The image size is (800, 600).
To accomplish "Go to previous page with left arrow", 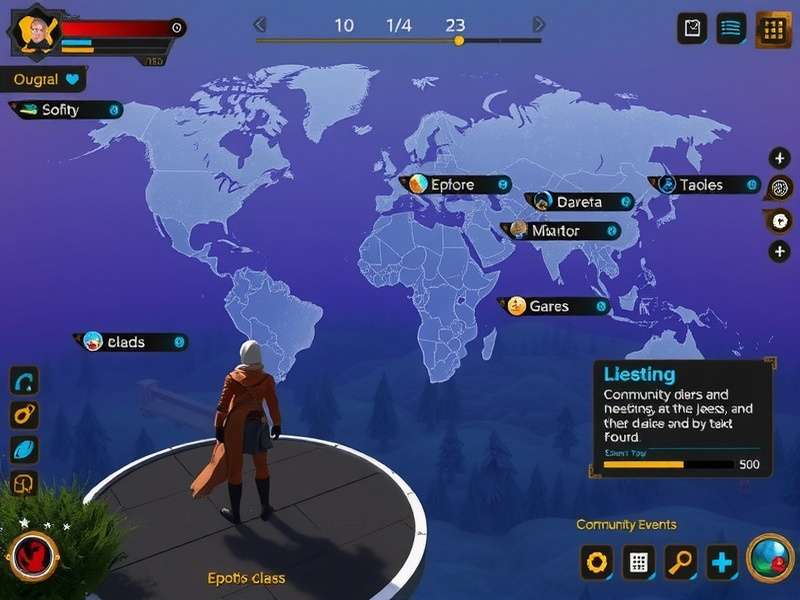I will (x=260, y=25).
